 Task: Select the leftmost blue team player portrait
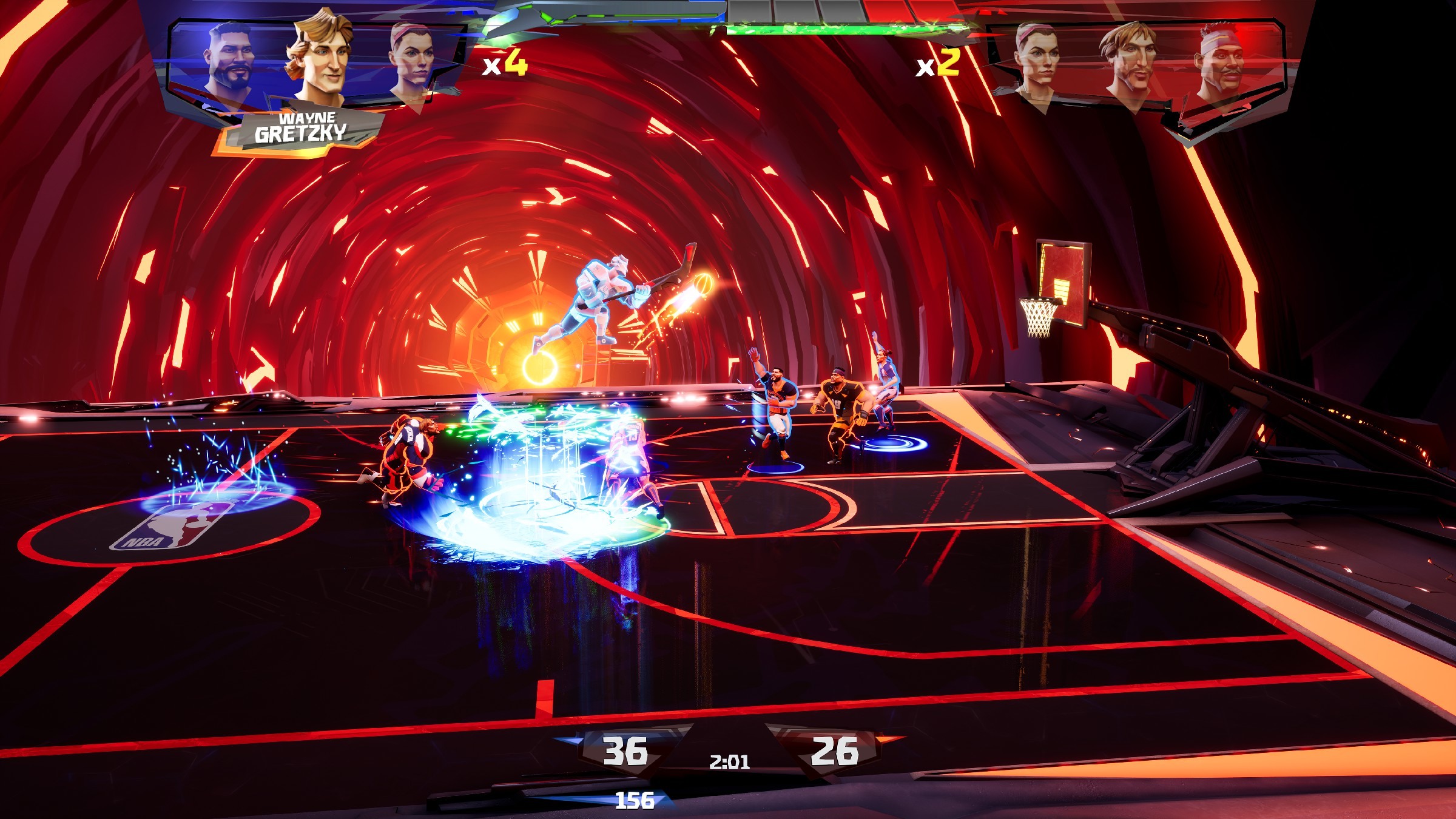click(x=231, y=58)
